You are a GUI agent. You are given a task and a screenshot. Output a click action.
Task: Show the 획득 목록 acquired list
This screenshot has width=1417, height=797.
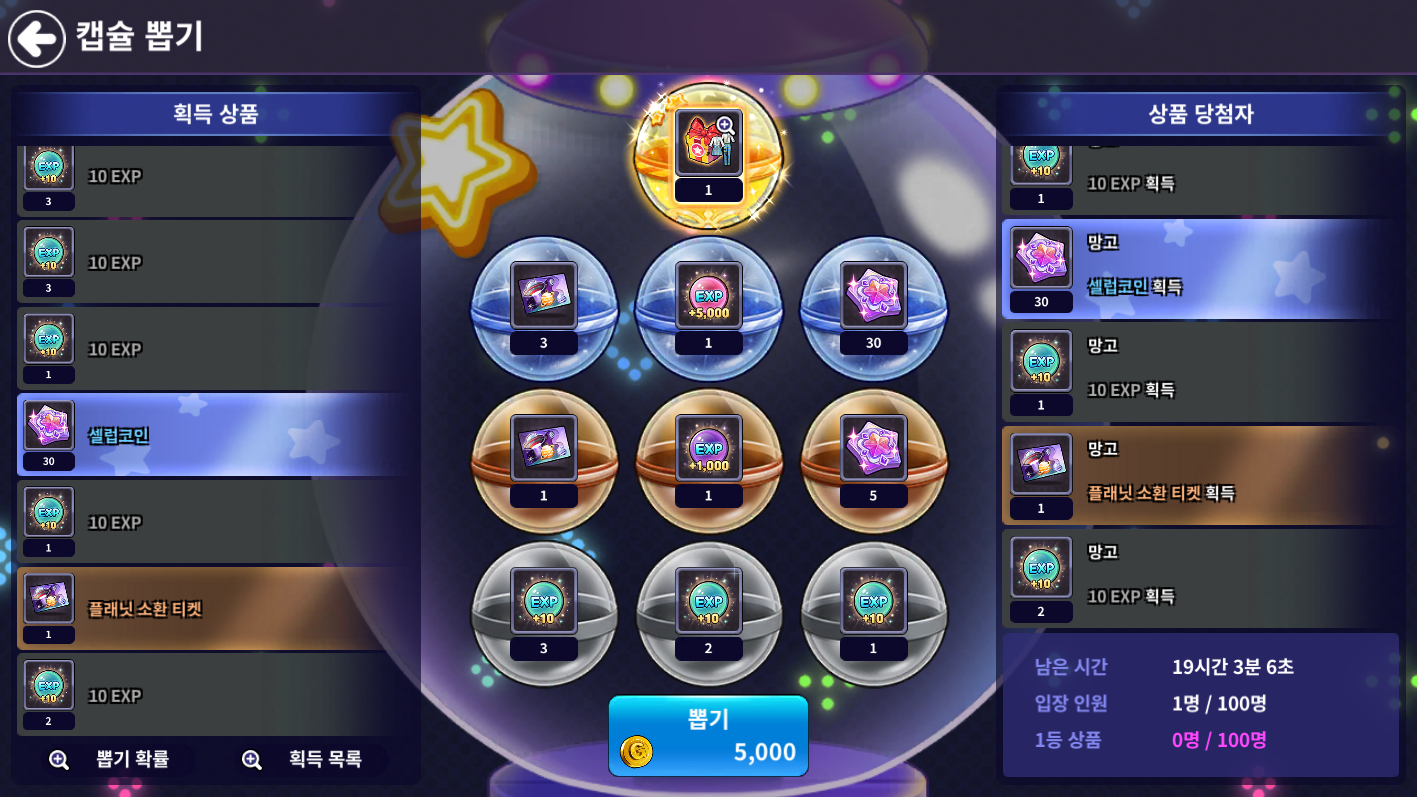point(304,759)
